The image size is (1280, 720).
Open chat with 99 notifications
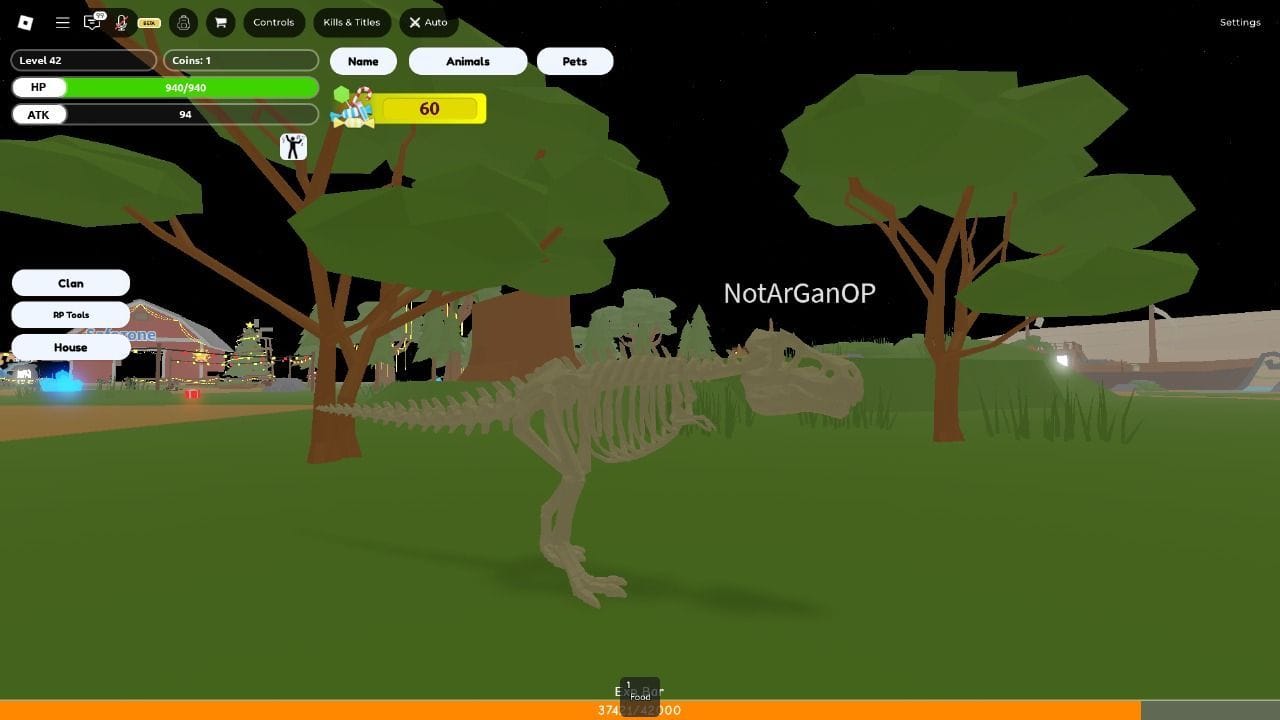click(93, 22)
